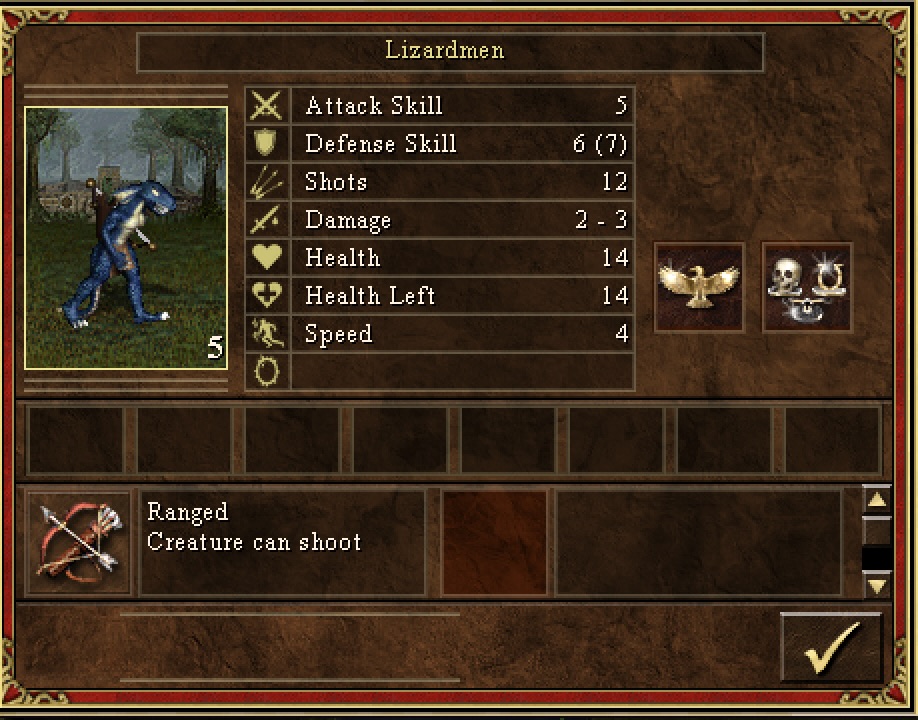Click the ability list scroll down arrow
The image size is (918, 720).
point(876,585)
